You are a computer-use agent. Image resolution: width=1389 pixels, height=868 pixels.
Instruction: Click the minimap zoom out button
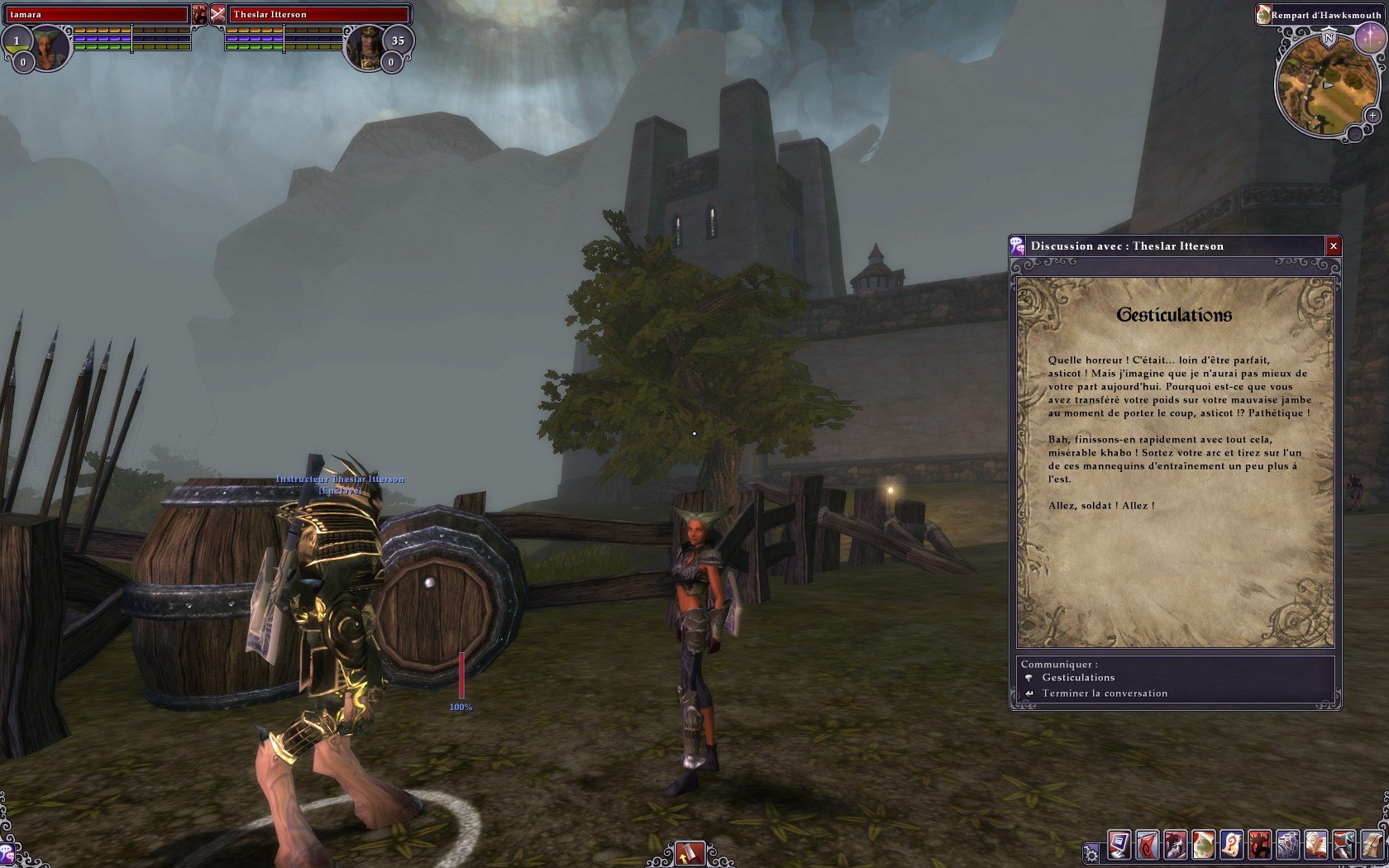click(1354, 132)
